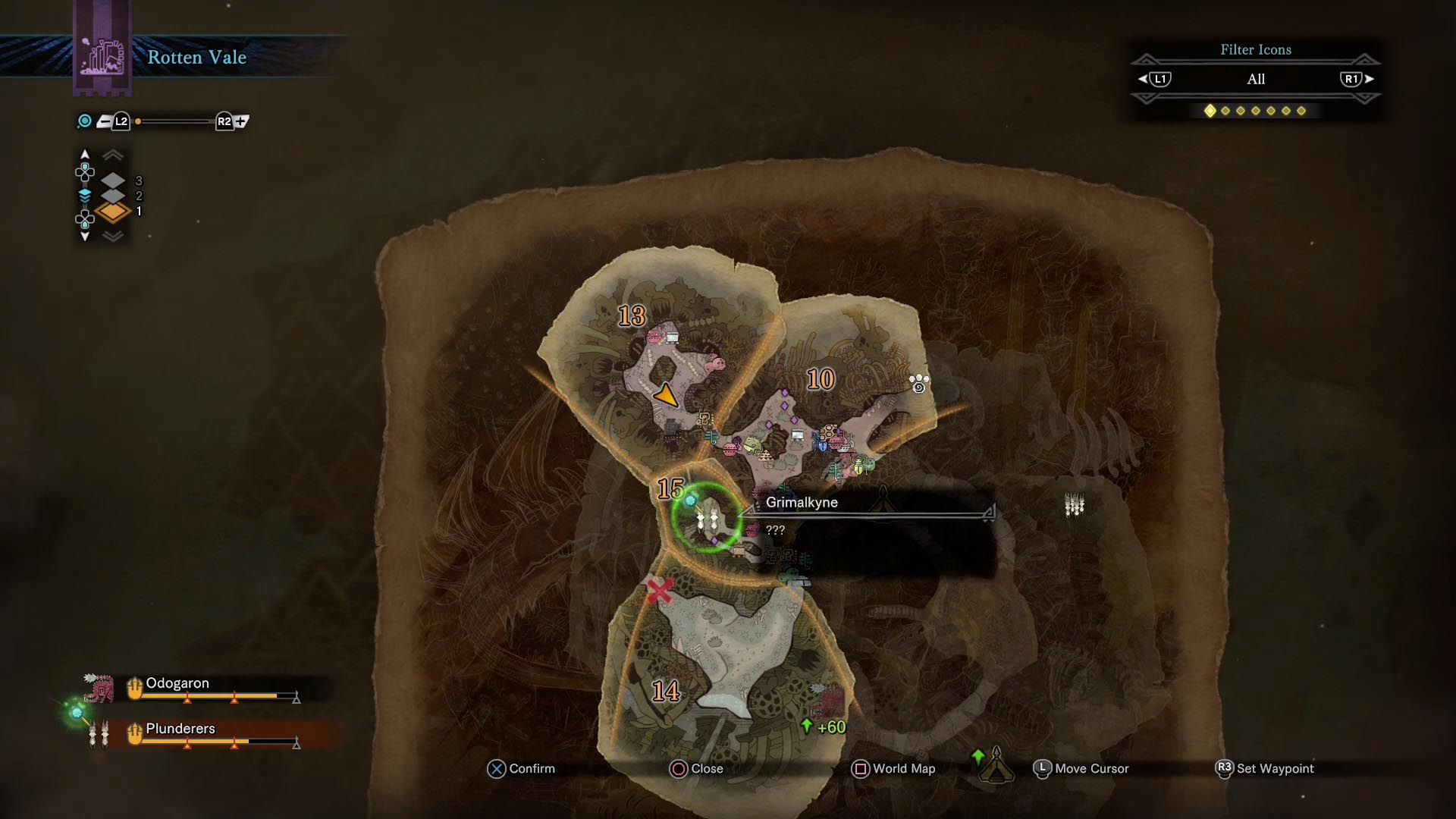
Task: Switch map to layer 3
Action: [113, 180]
